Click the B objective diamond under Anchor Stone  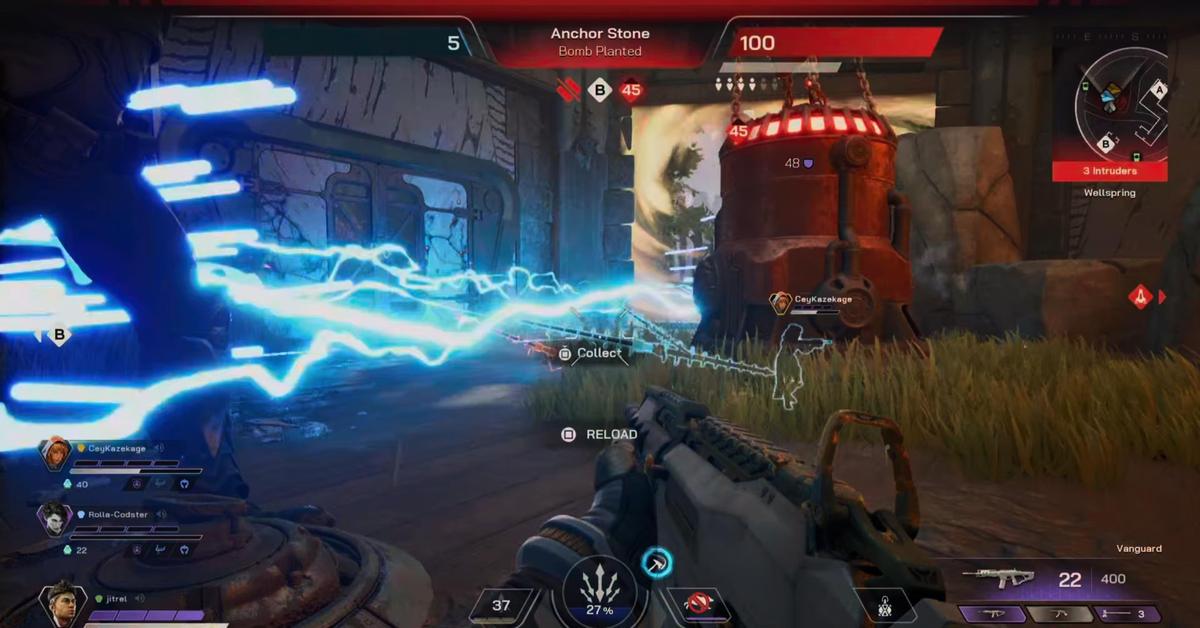click(599, 91)
